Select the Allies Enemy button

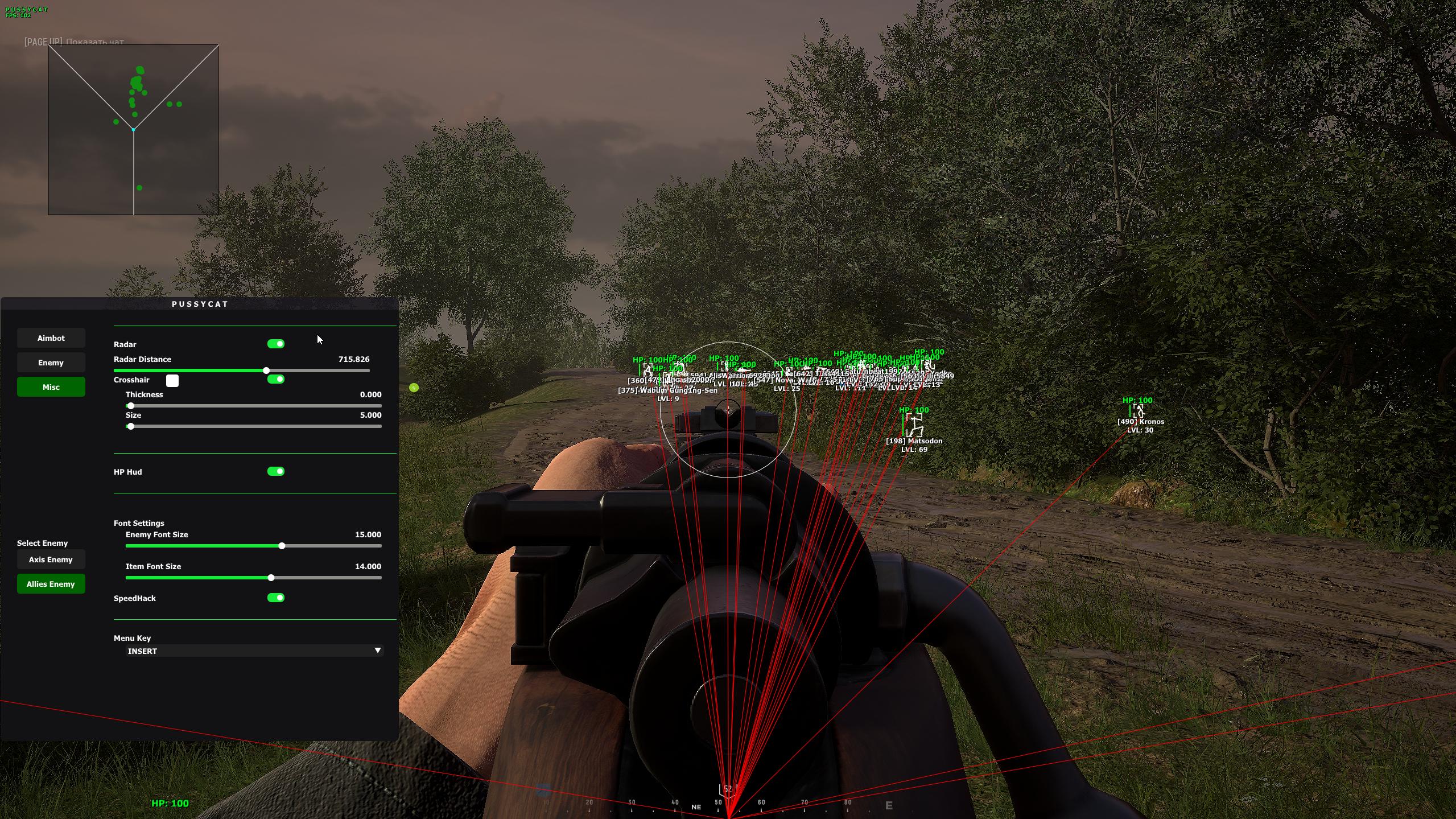(x=51, y=584)
